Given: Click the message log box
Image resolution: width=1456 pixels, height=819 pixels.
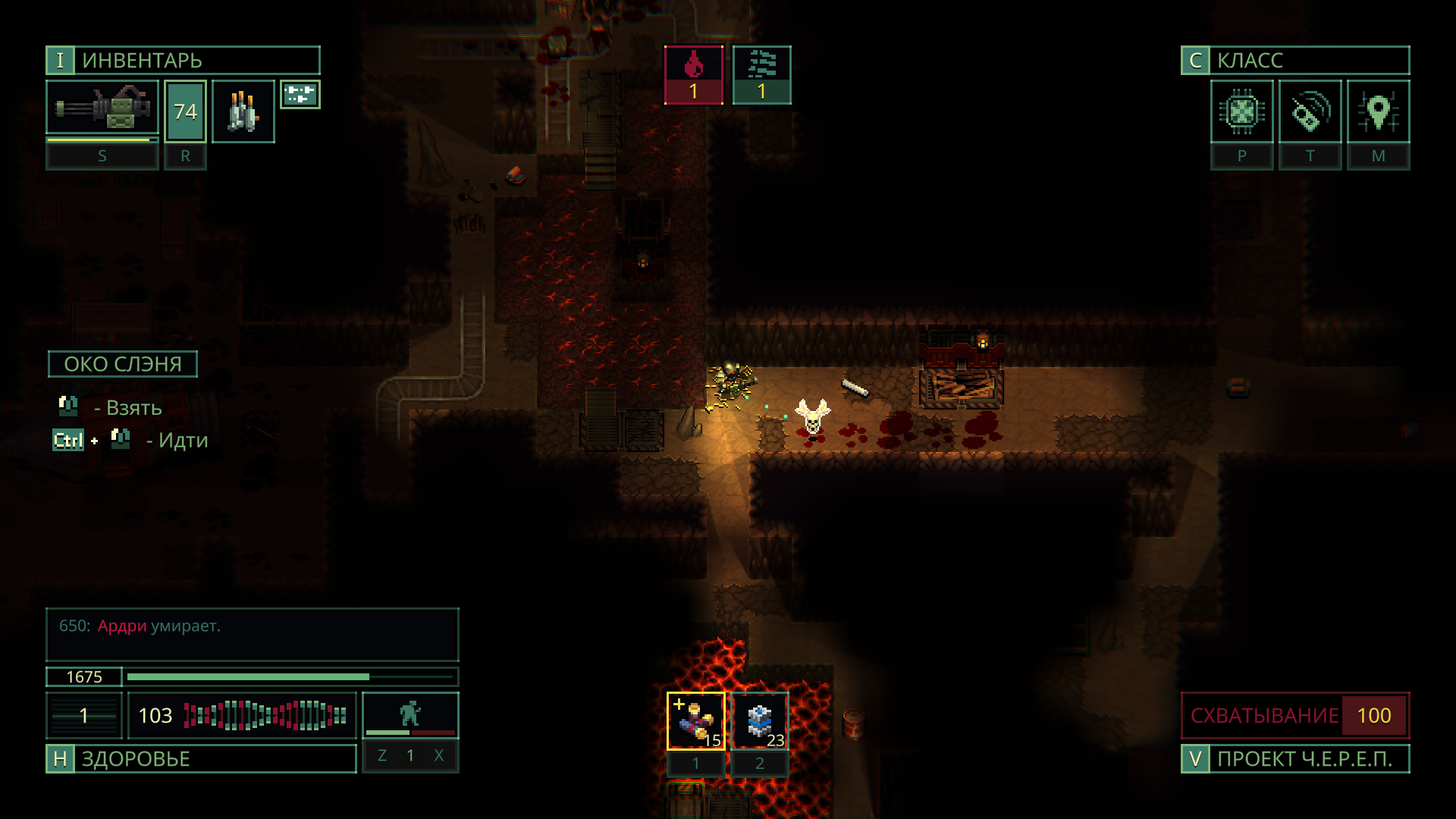Looking at the screenshot, I should click(252, 635).
